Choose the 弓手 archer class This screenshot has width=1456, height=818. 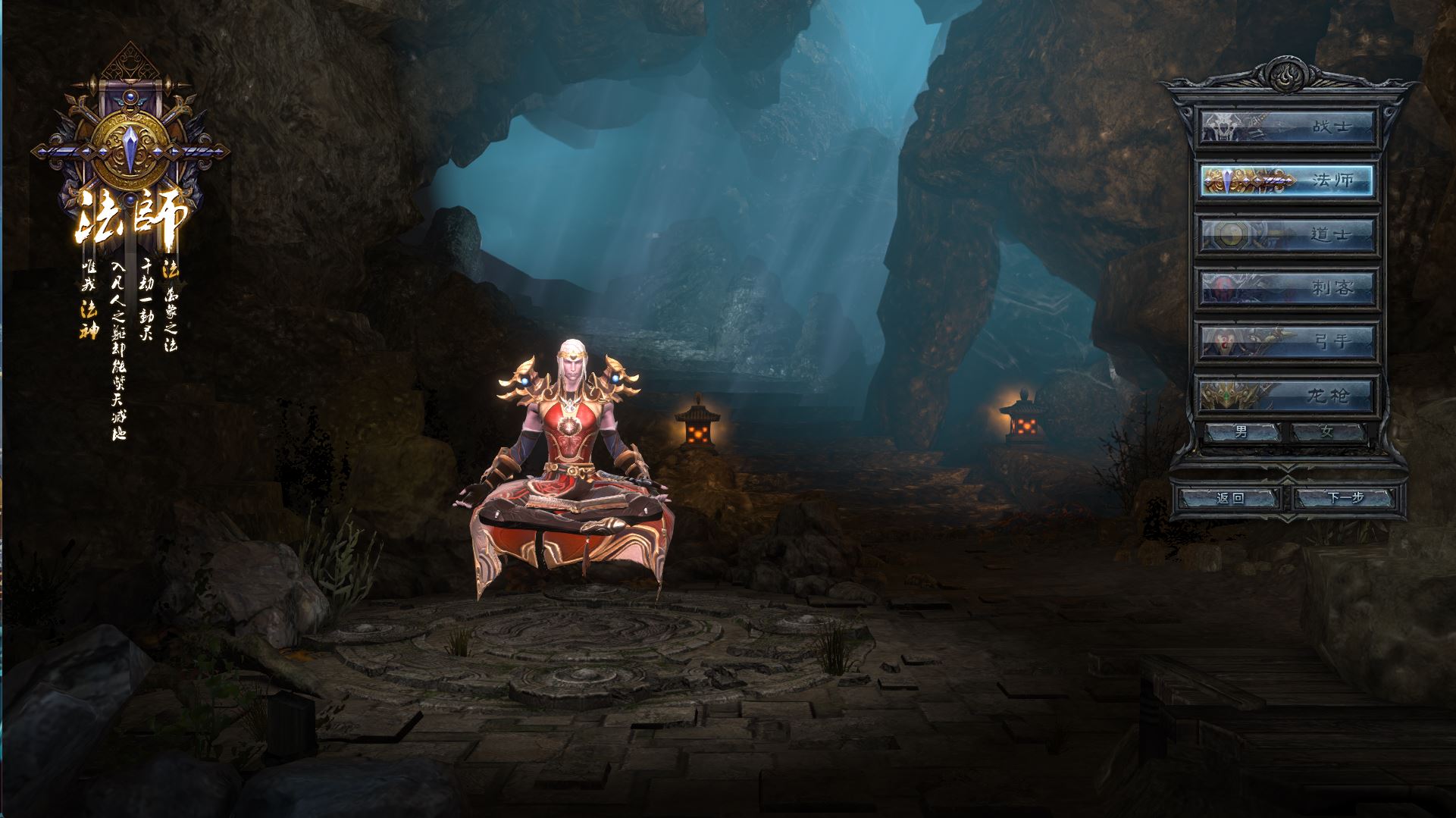1286,341
